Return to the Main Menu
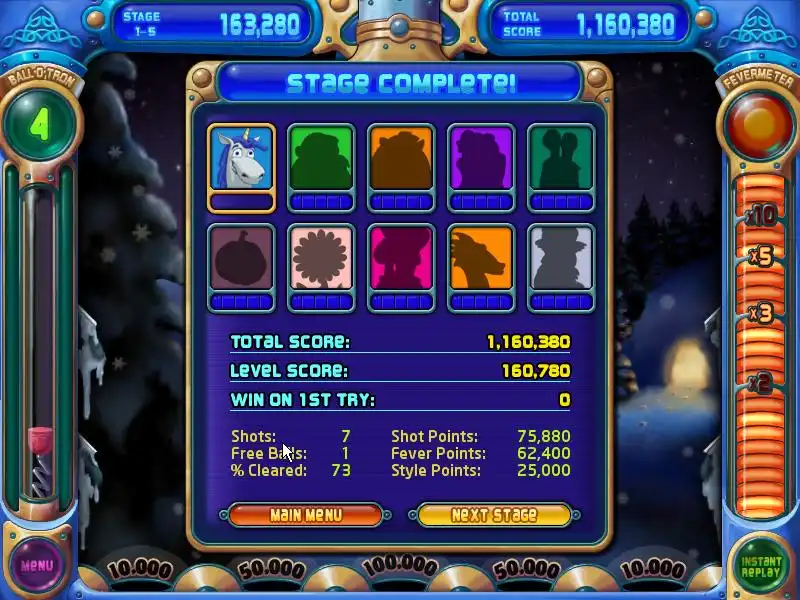This screenshot has width=800, height=600. [305, 515]
